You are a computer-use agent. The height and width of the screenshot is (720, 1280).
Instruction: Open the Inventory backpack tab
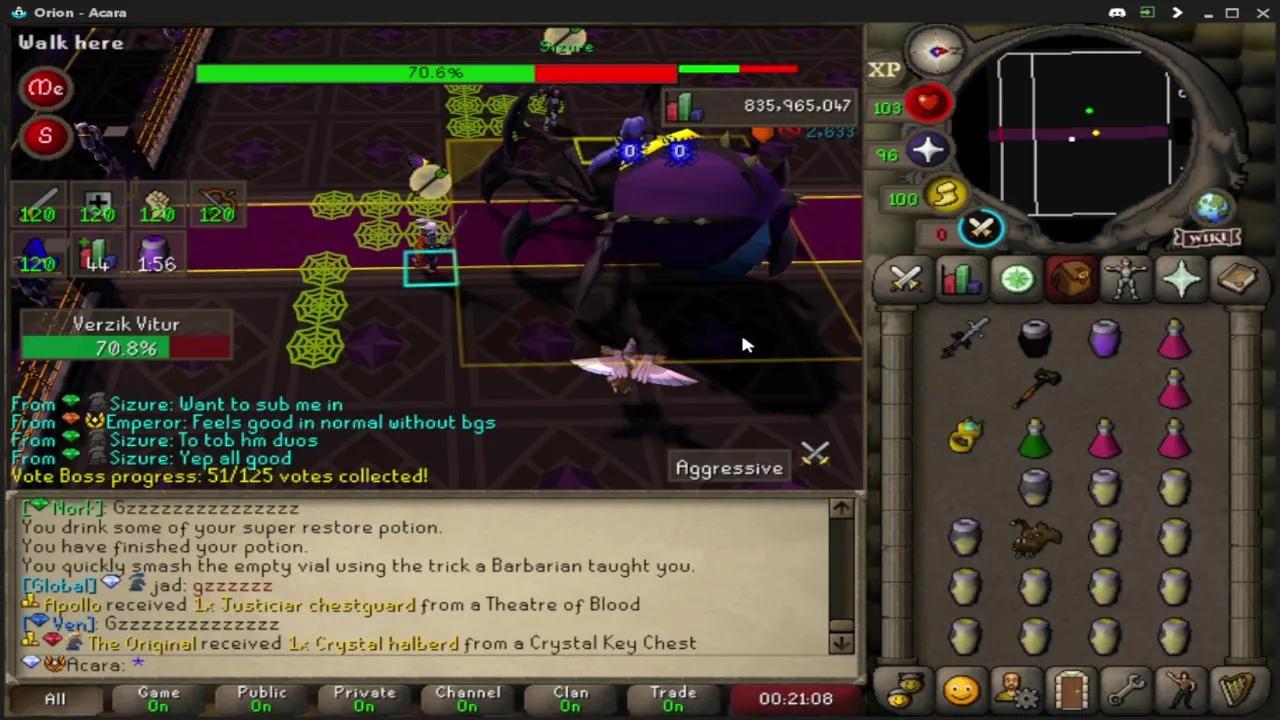(x=1070, y=280)
